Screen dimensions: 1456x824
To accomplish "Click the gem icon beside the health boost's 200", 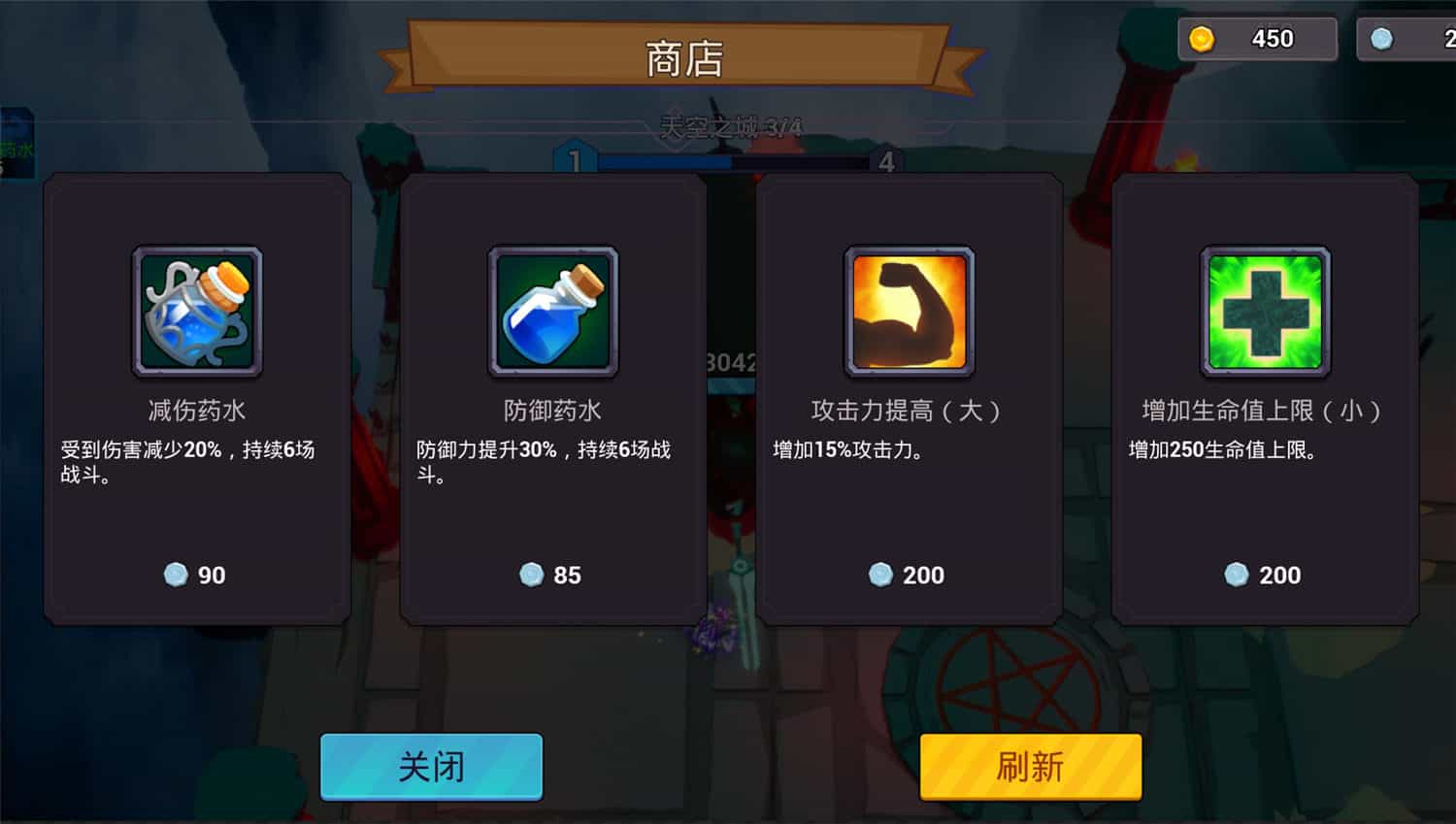I will (x=1237, y=575).
